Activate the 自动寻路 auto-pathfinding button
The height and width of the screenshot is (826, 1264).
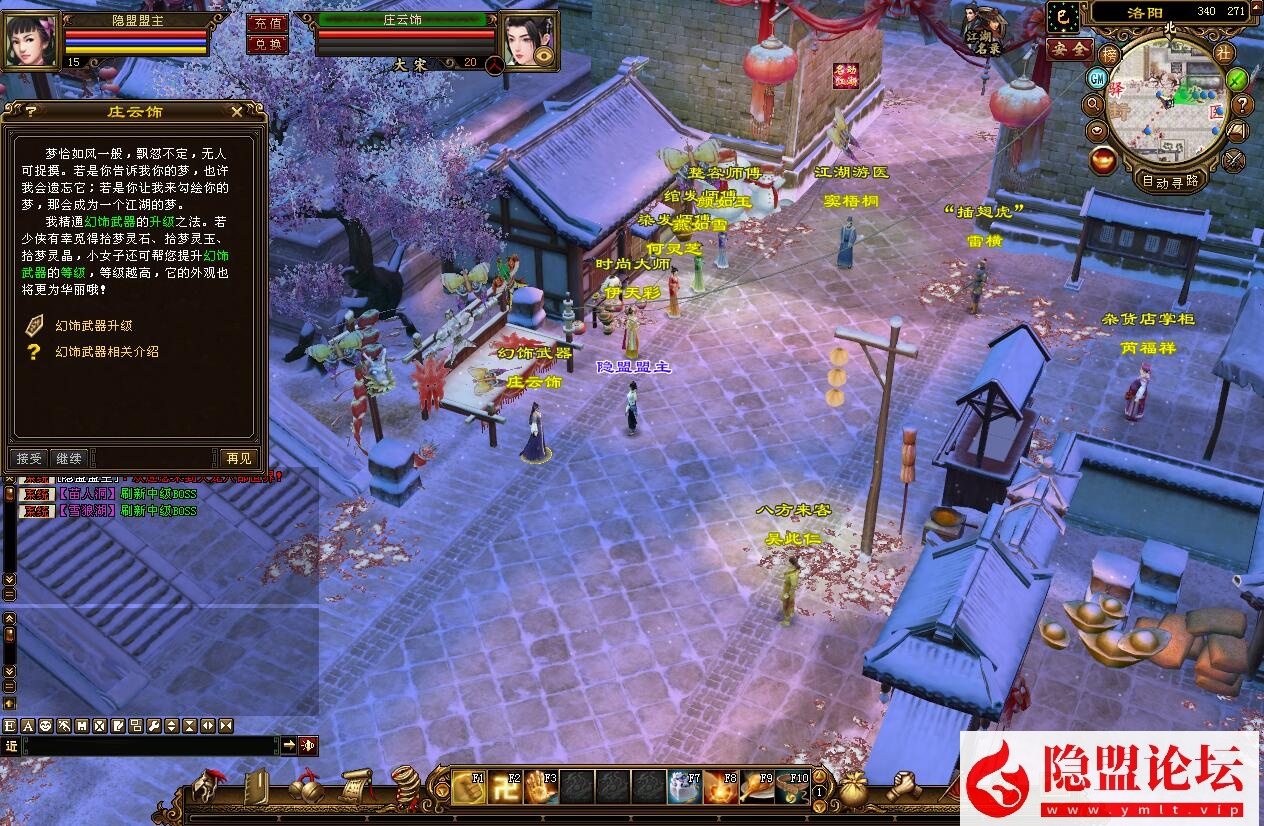(x=1171, y=181)
